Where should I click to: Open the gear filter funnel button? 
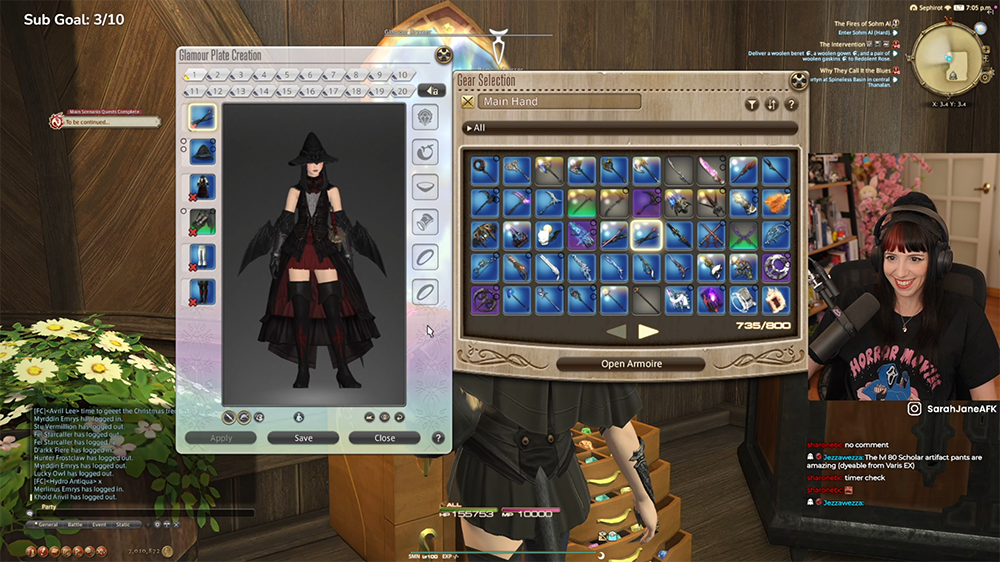click(752, 103)
